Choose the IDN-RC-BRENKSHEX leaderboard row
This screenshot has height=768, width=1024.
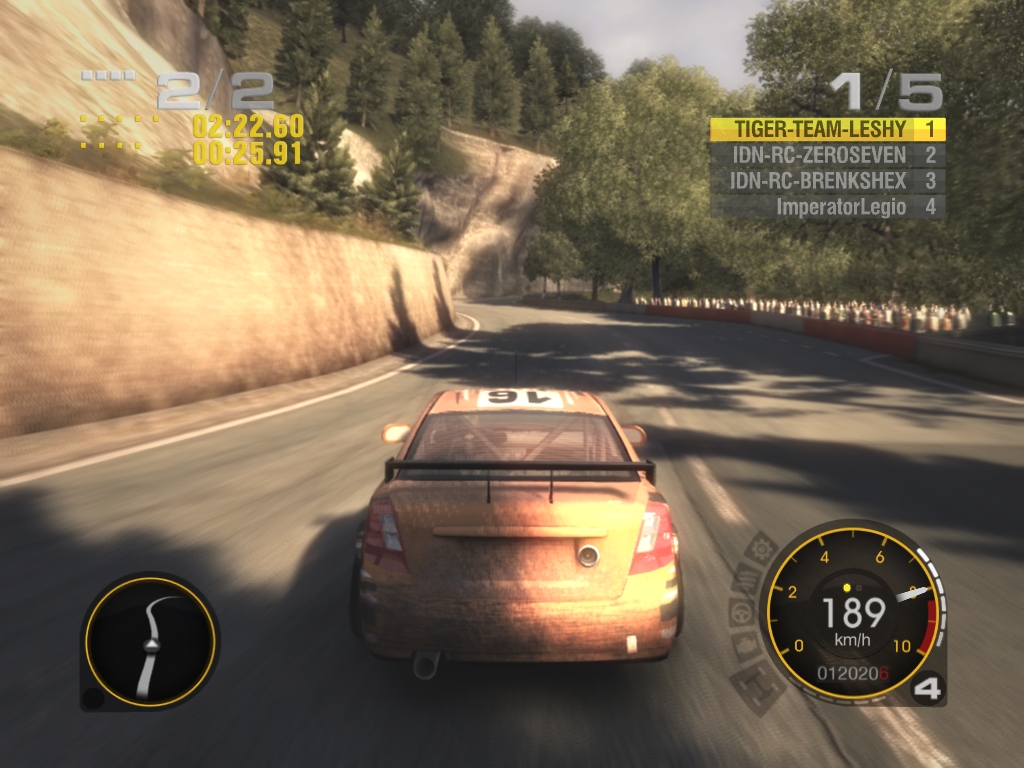point(827,181)
